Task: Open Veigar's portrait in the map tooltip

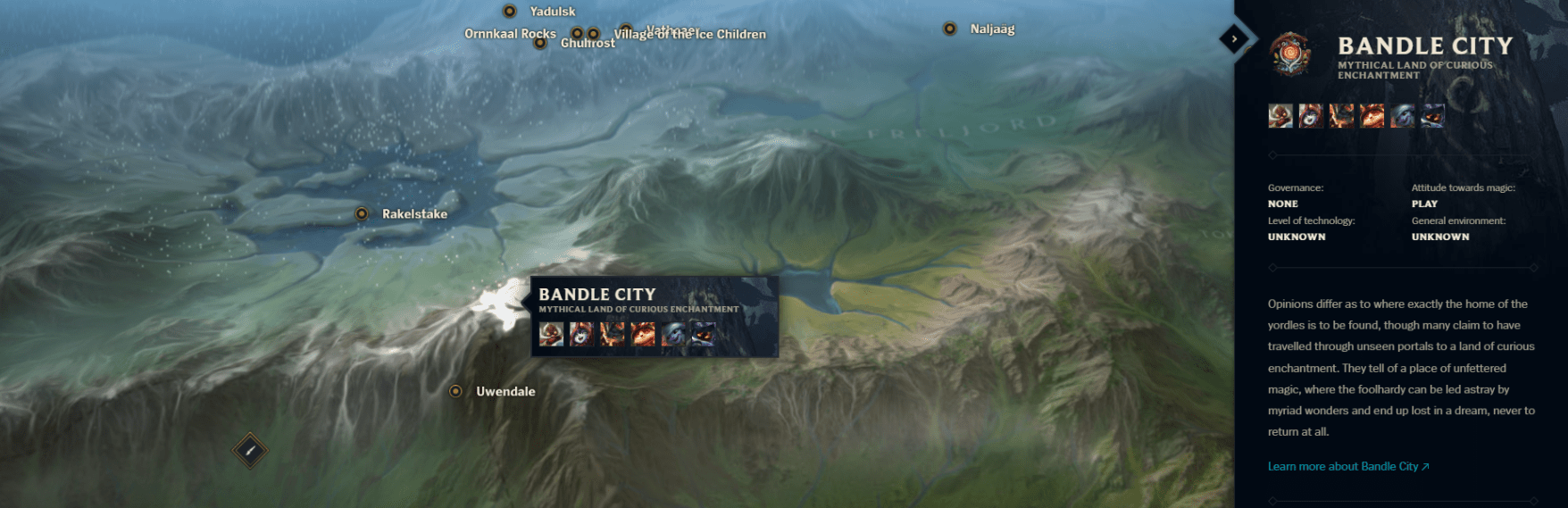Action: coord(704,335)
